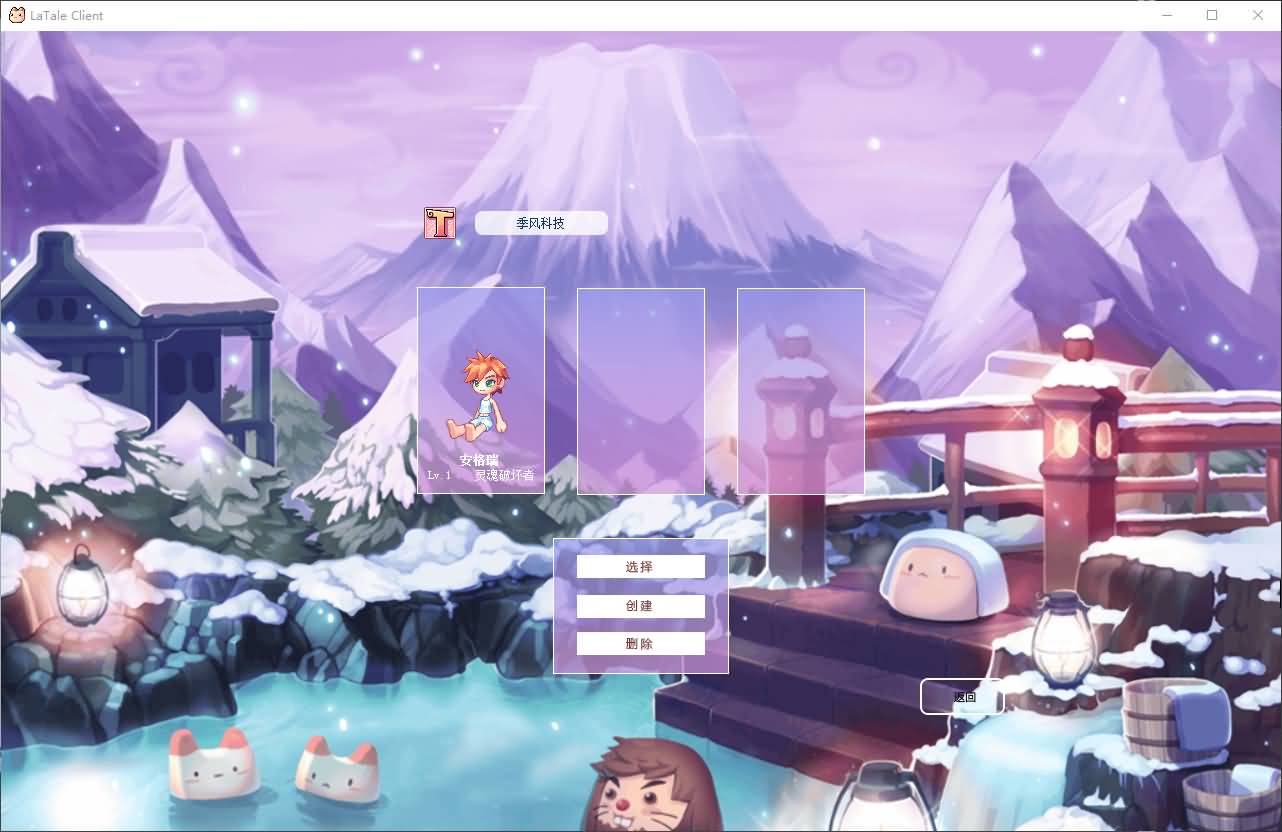The image size is (1282, 832).
Task: Maximize the LaTale Client window
Action: click(x=1211, y=15)
